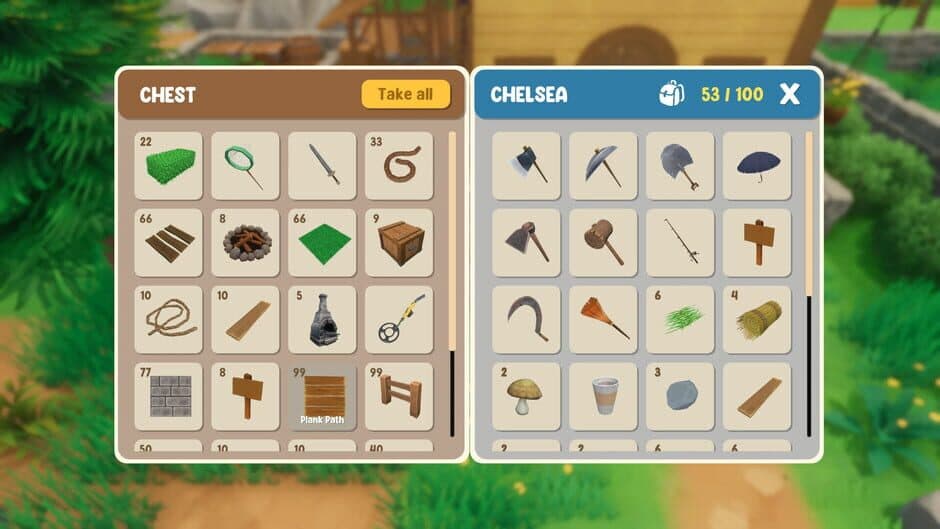Choose the pickaxe in Chelsea's bag
Image resolution: width=940 pixels, height=529 pixels.
[603, 166]
